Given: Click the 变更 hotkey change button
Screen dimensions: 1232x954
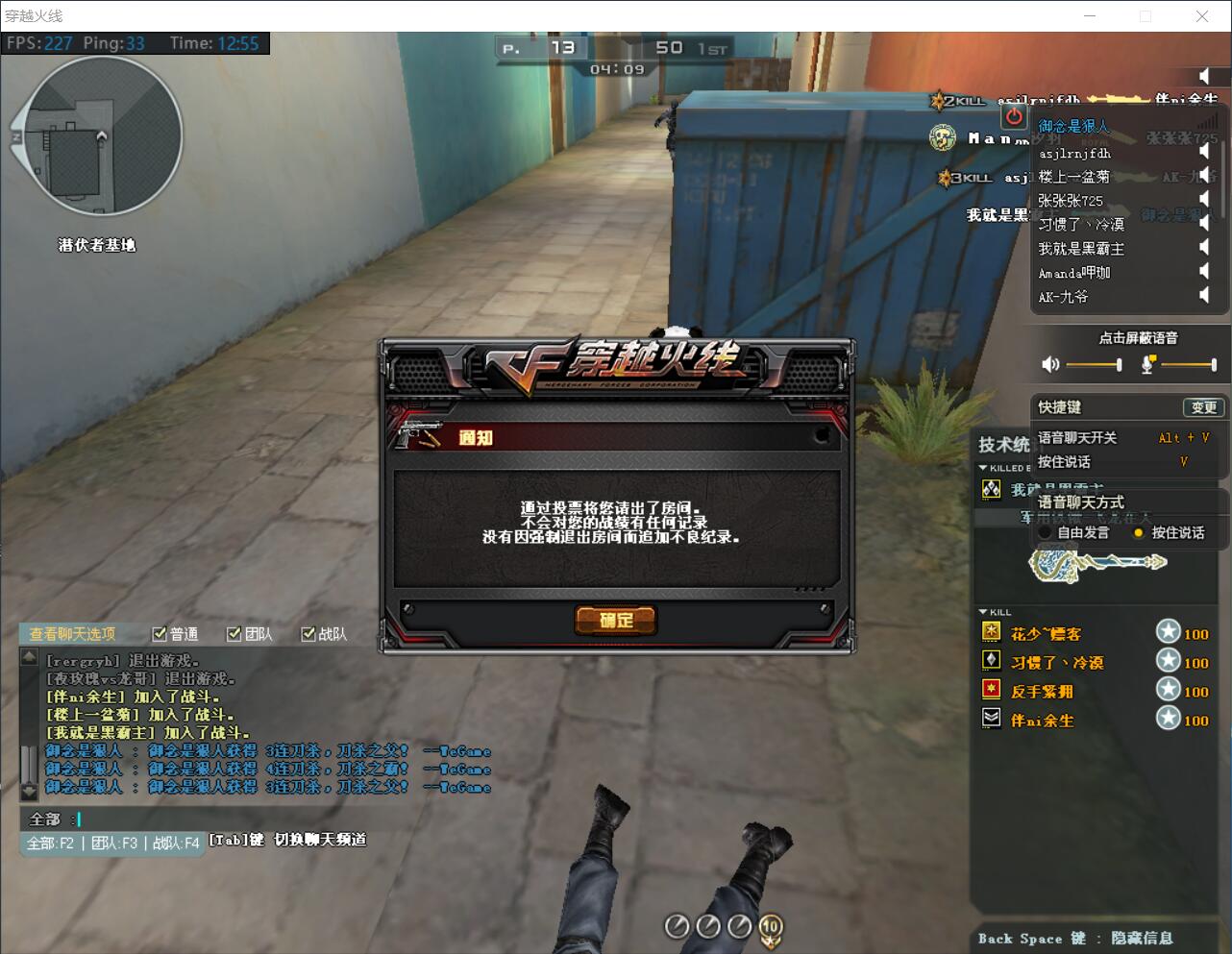Looking at the screenshot, I should pos(1203,407).
